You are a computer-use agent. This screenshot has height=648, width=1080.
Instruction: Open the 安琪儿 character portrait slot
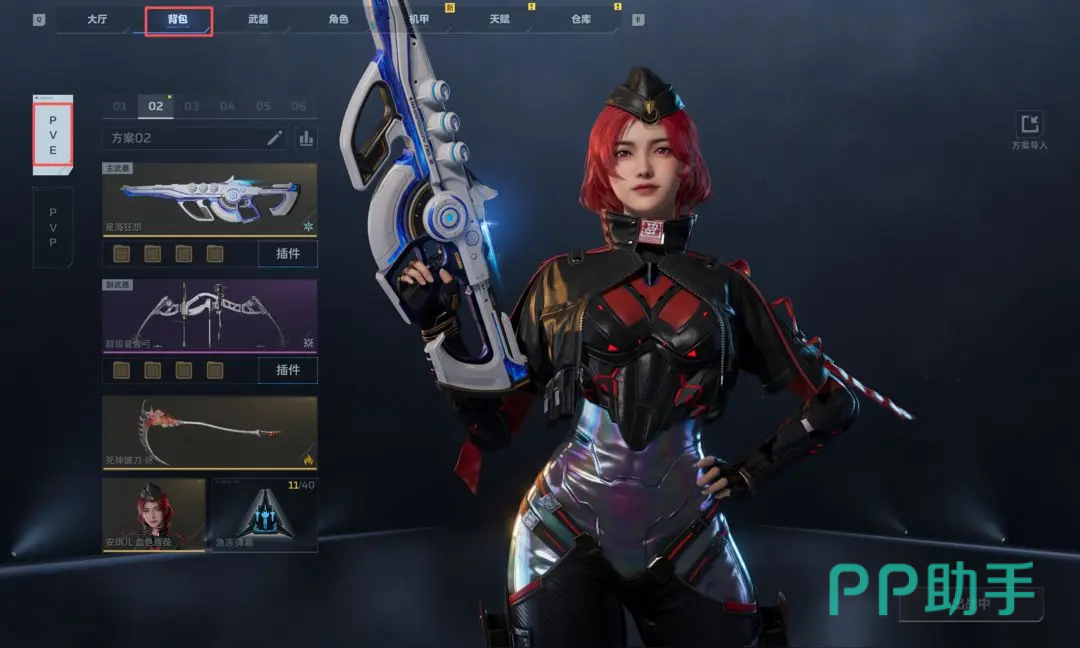click(154, 515)
